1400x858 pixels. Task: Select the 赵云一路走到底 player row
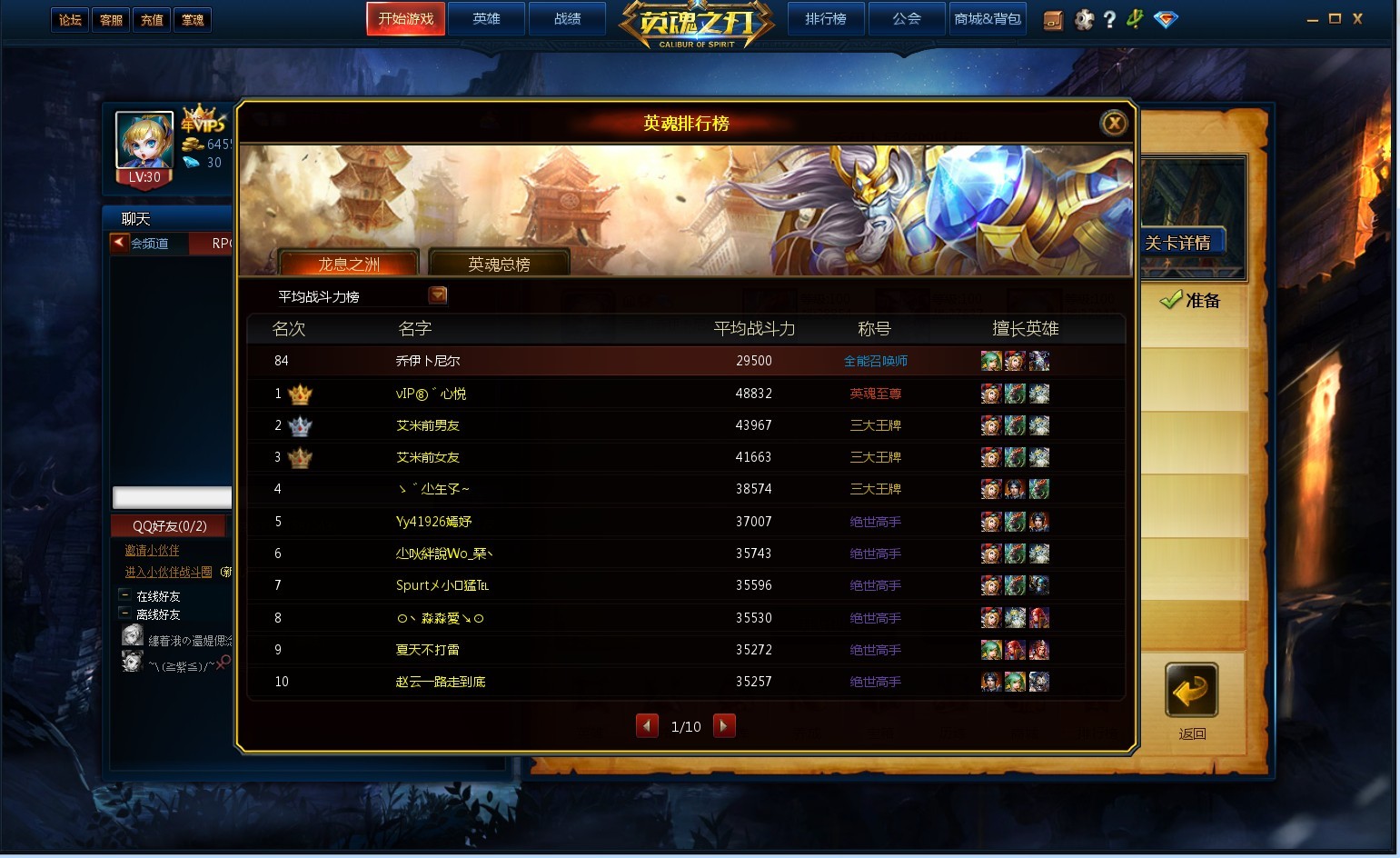pyautogui.click(x=441, y=682)
